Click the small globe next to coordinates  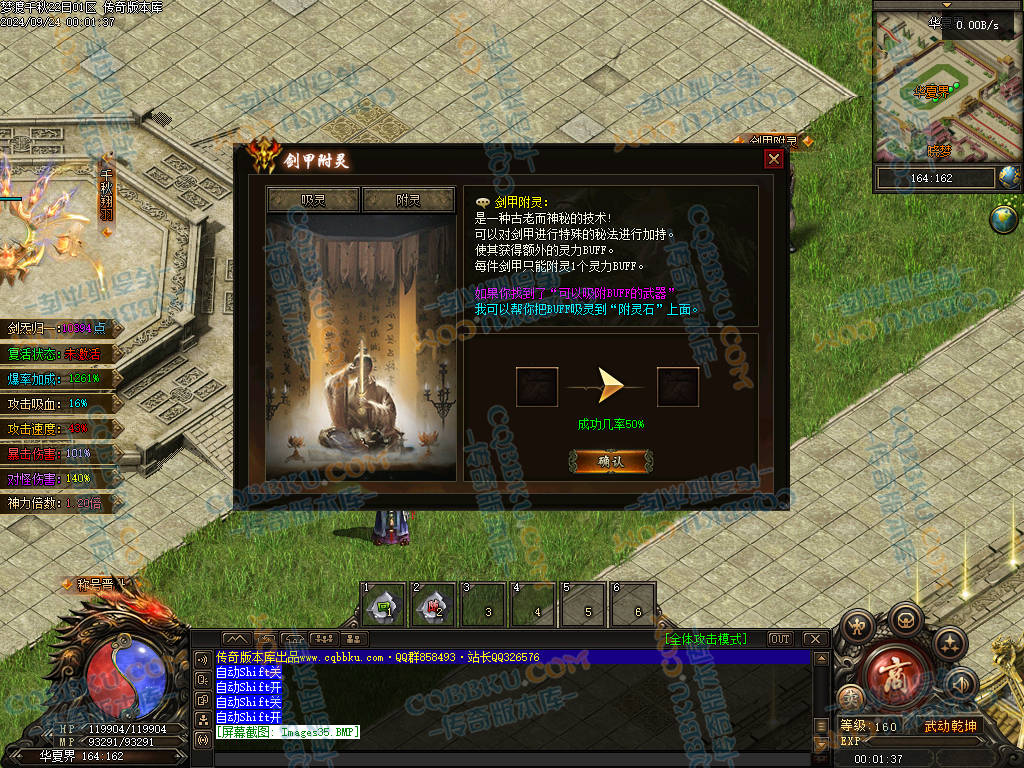(x=1009, y=178)
